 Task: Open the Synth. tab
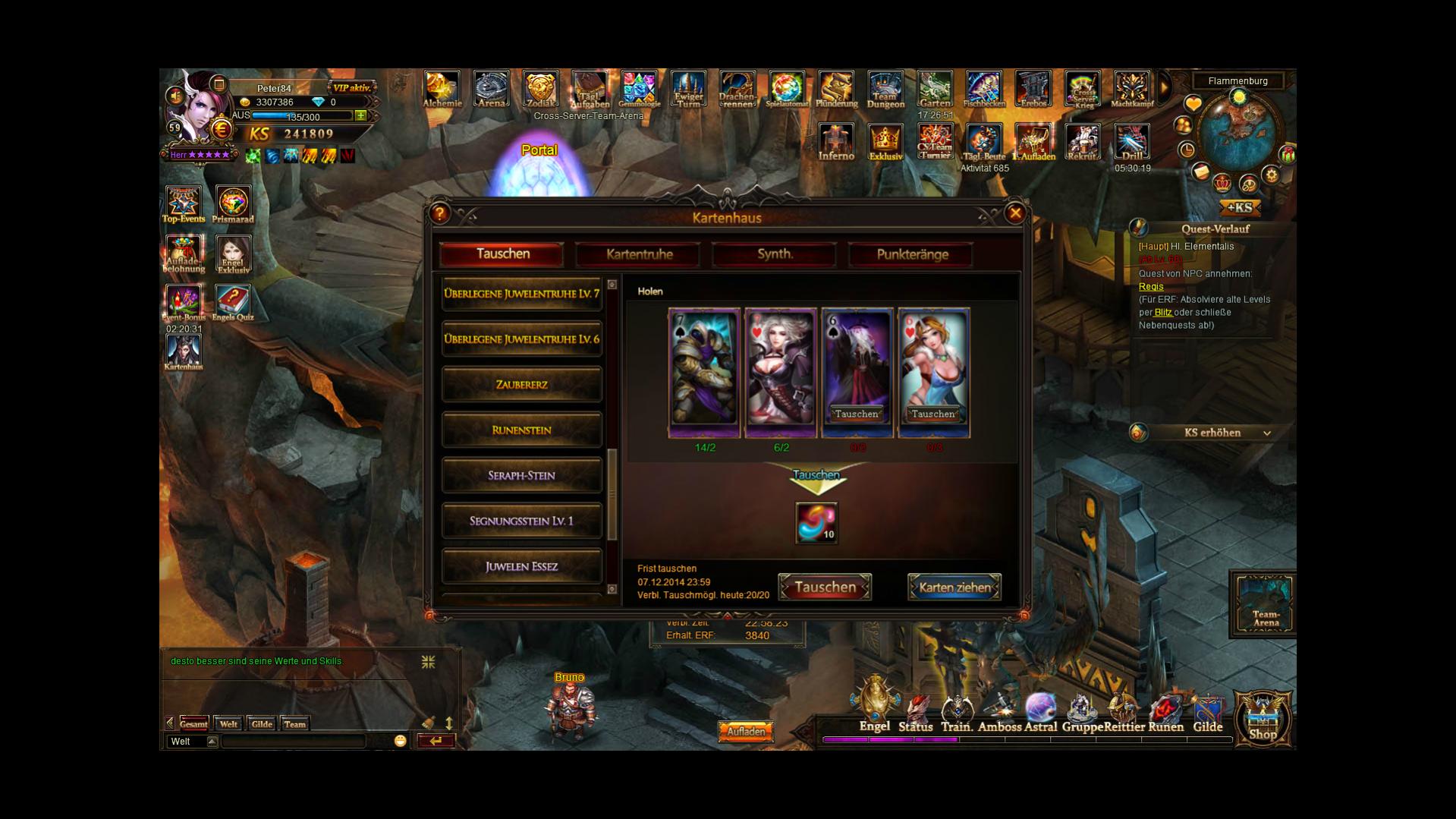click(x=775, y=254)
